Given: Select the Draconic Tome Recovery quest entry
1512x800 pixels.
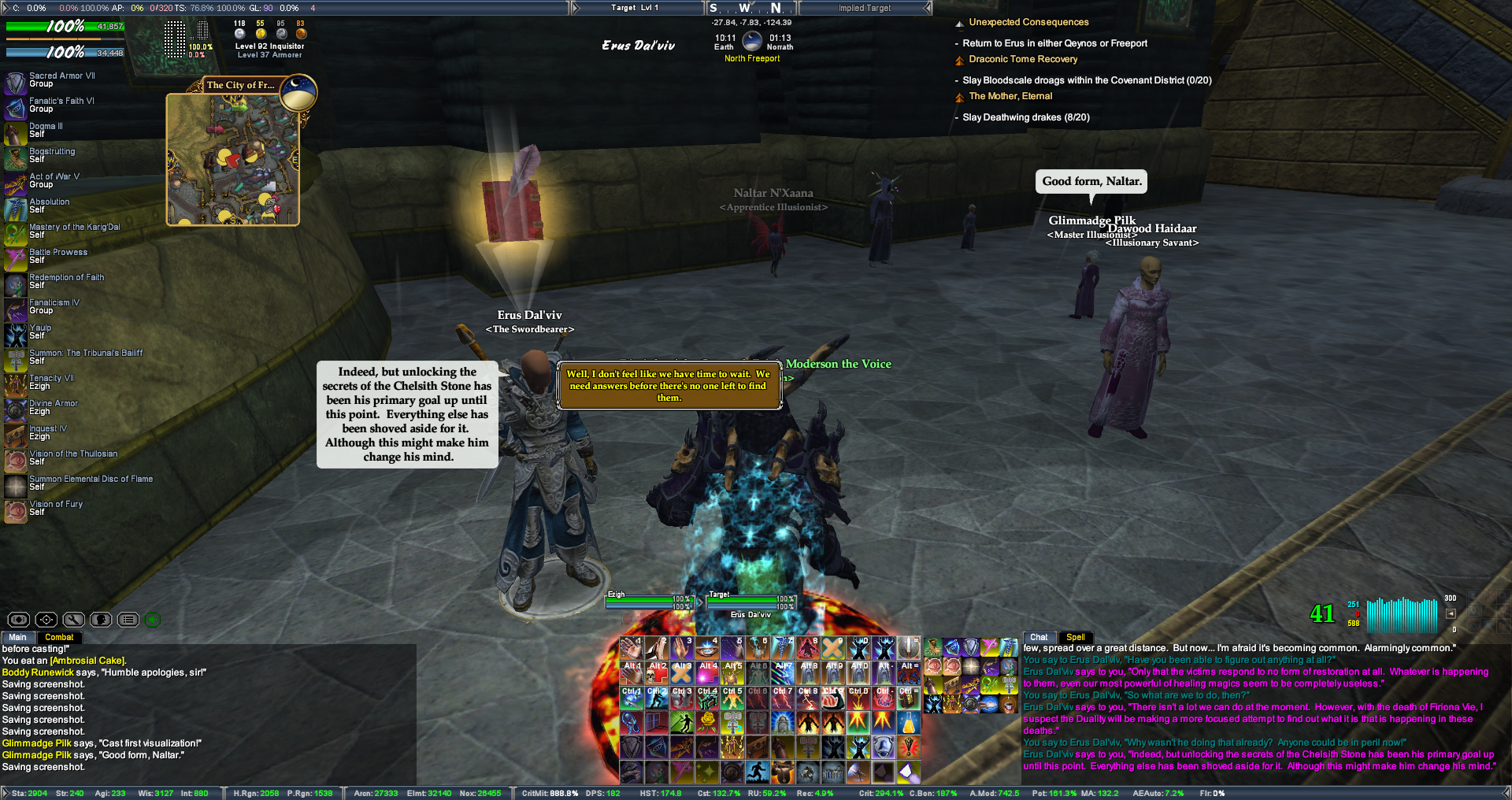Looking at the screenshot, I should tap(1023, 59).
